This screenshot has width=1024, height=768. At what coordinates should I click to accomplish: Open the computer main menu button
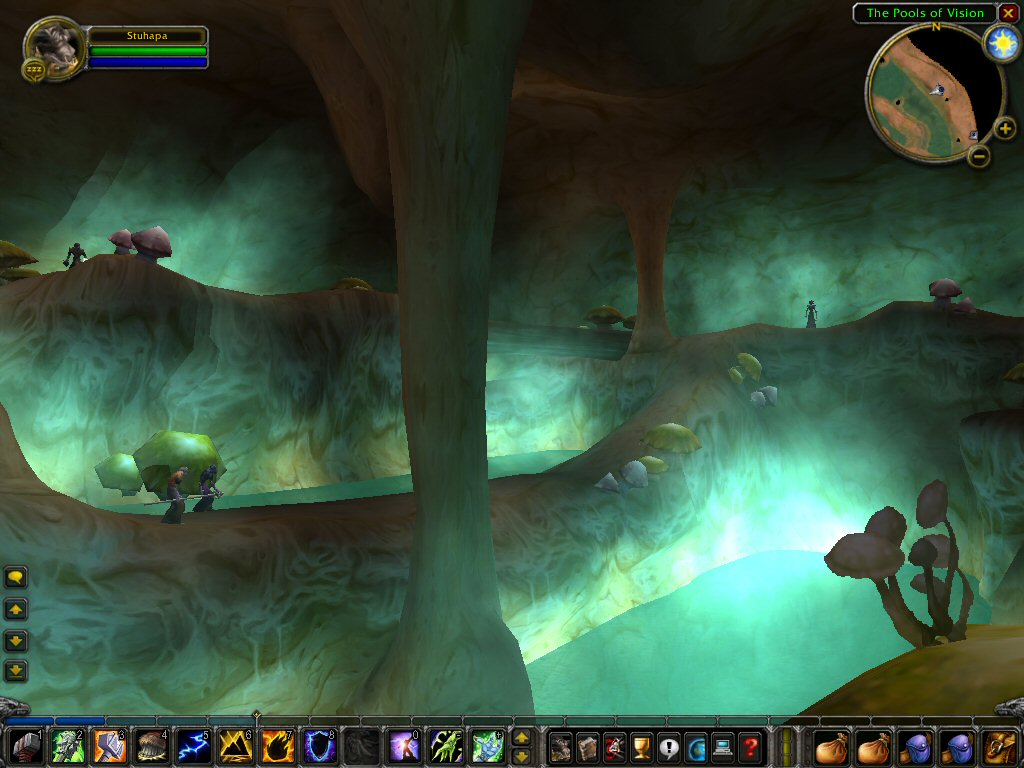pos(723,747)
